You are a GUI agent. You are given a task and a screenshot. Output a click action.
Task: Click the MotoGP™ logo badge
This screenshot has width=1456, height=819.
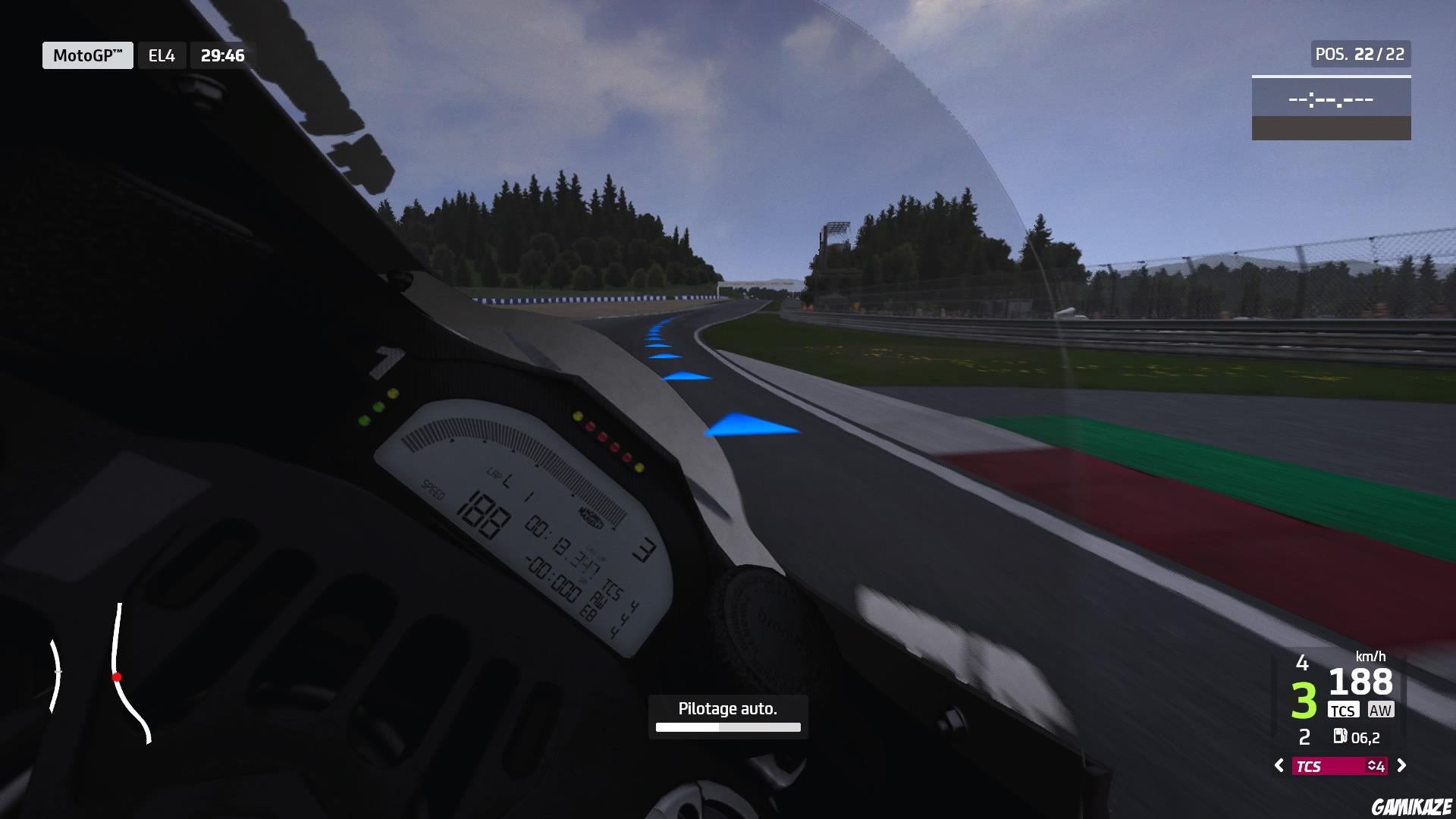pyautogui.click(x=87, y=54)
